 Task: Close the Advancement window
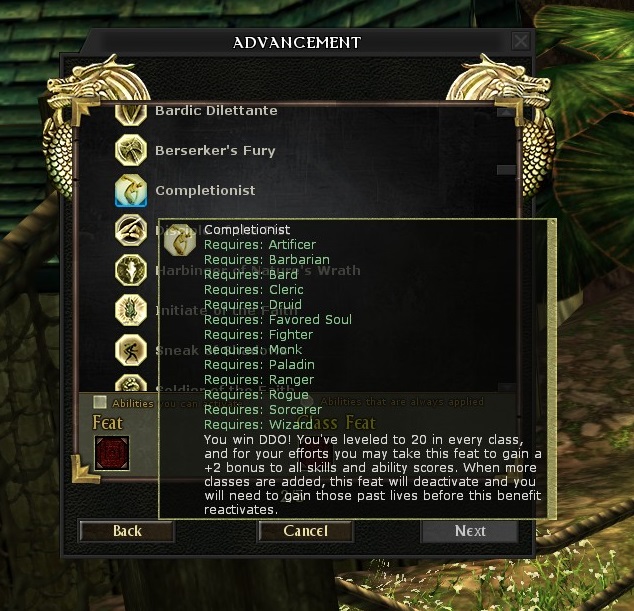click(x=520, y=41)
